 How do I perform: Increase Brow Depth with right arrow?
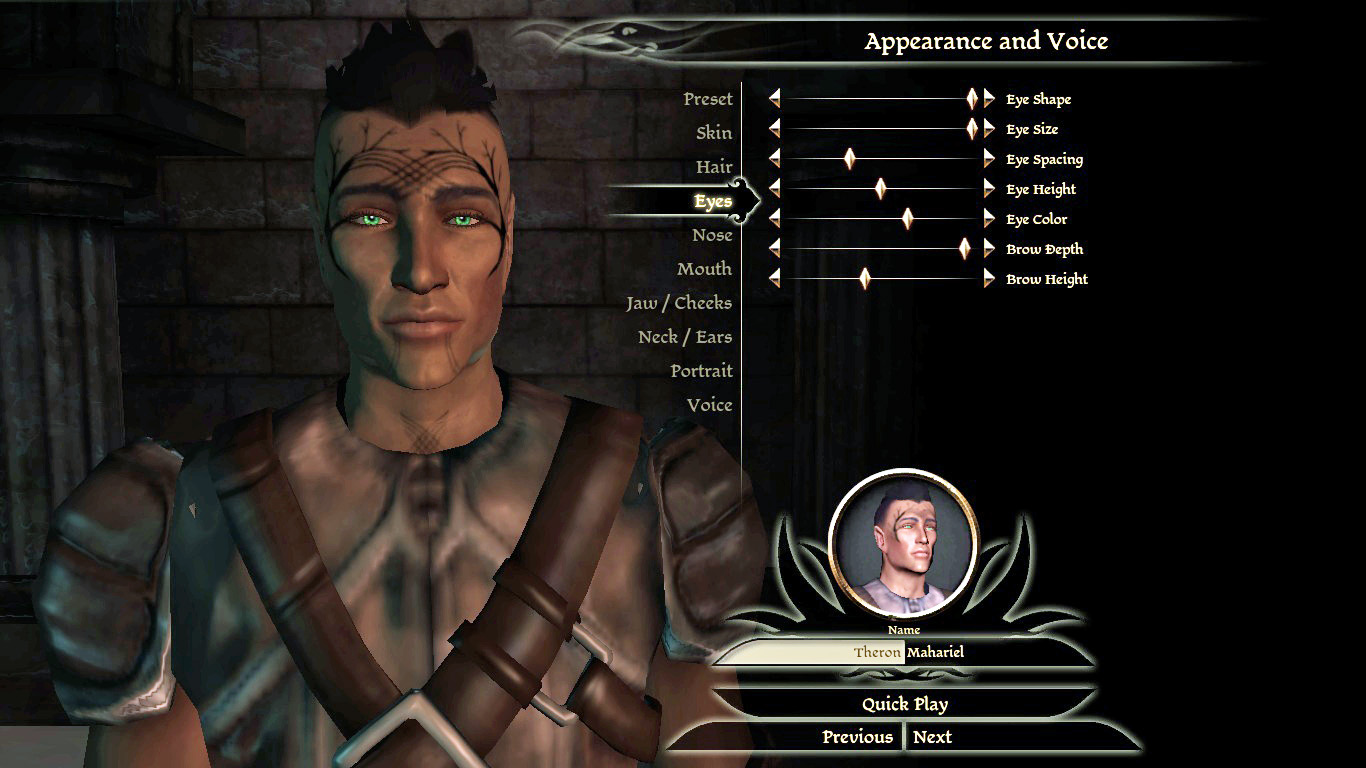[989, 249]
